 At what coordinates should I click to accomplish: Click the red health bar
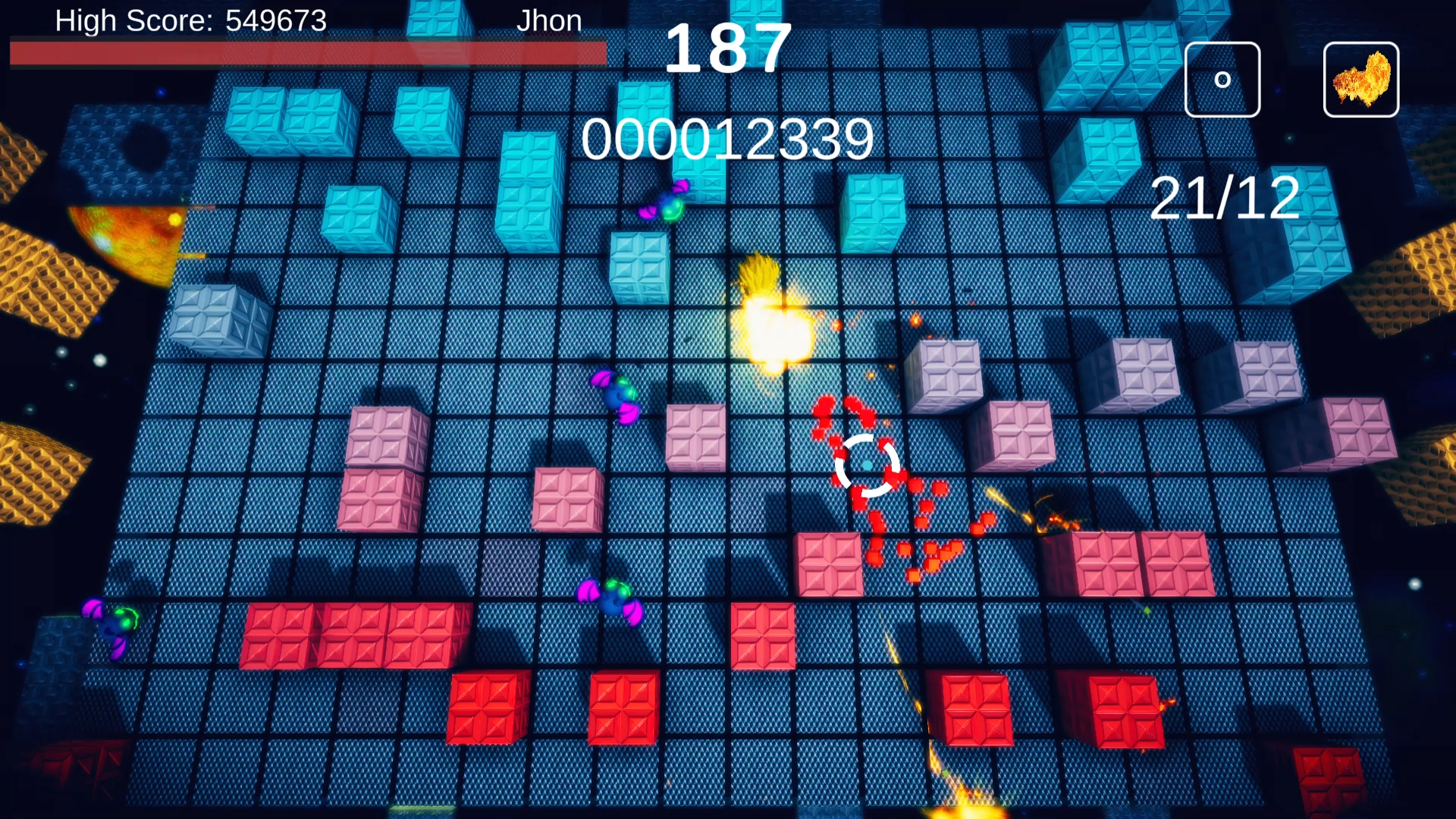coord(303,52)
